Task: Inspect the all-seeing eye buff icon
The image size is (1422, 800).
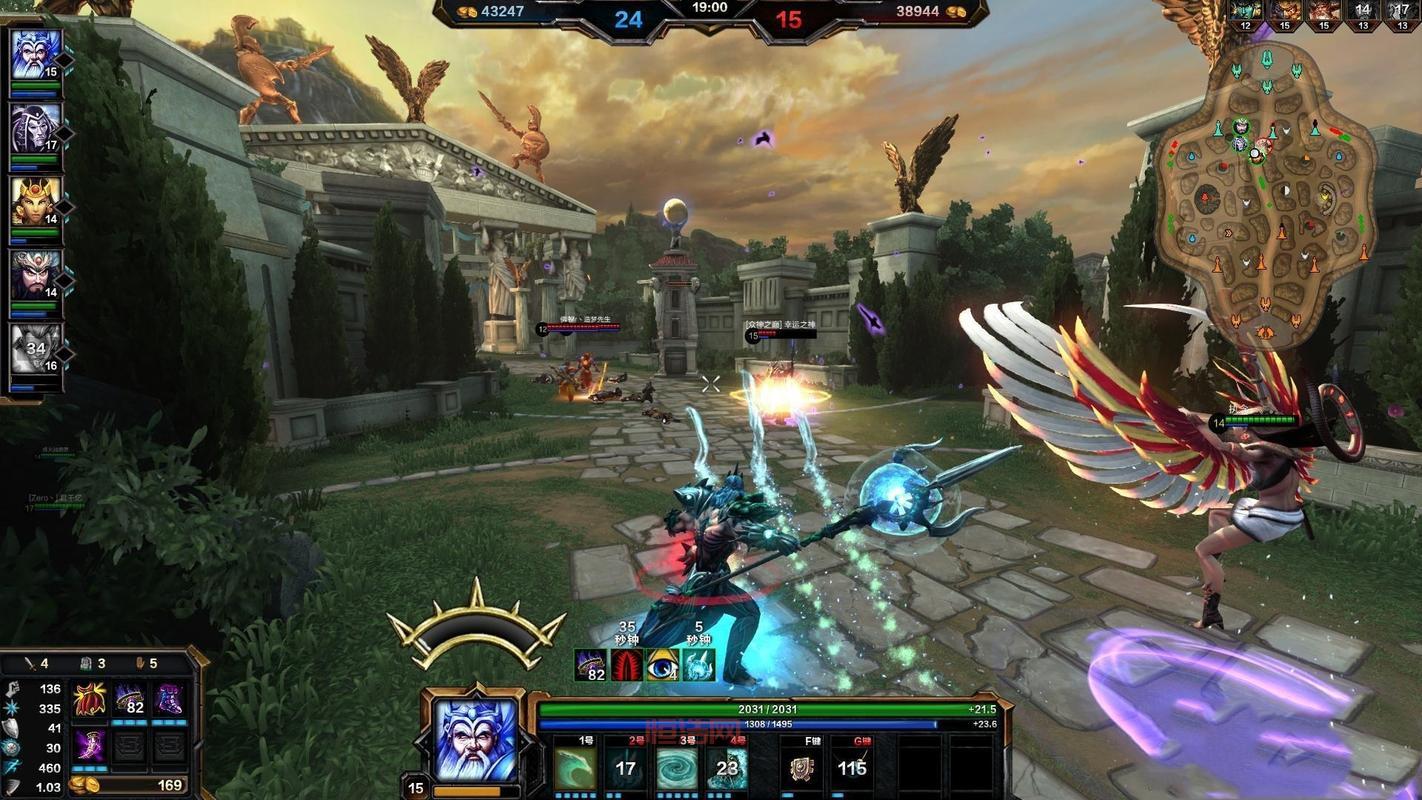Action: pyautogui.click(x=662, y=665)
